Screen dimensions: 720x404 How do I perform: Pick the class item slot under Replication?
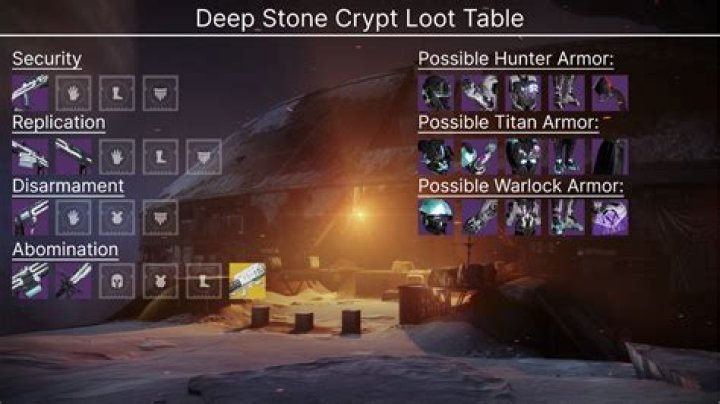tap(204, 155)
